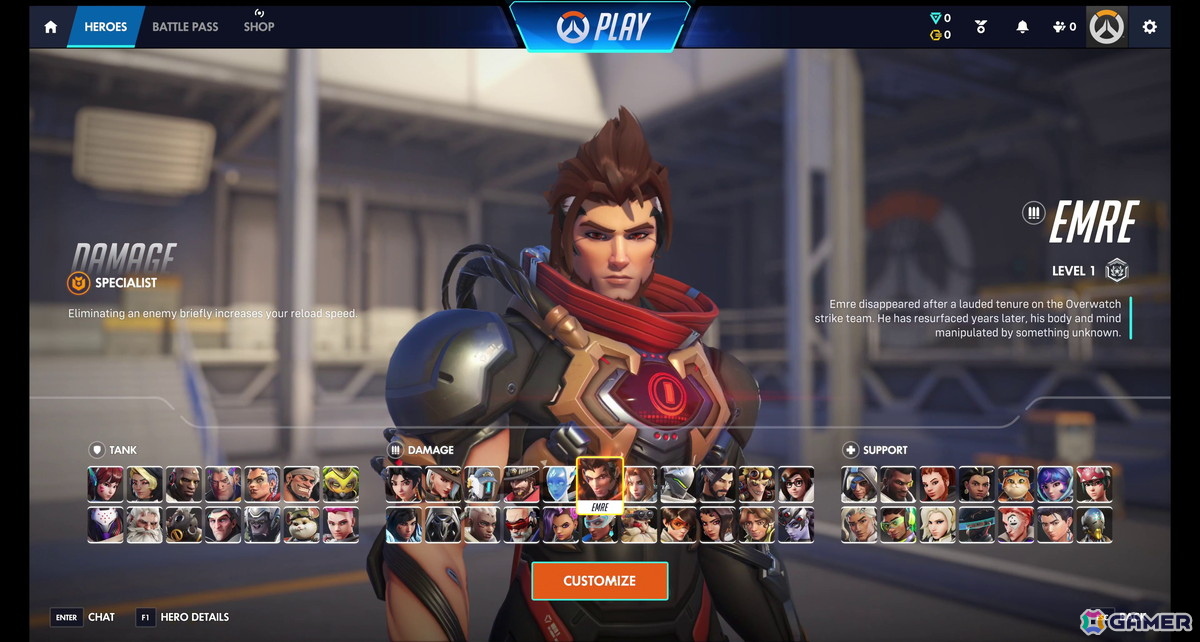This screenshot has width=1200, height=642.
Task: Open the player profile Overwatch emblem
Action: [1107, 27]
